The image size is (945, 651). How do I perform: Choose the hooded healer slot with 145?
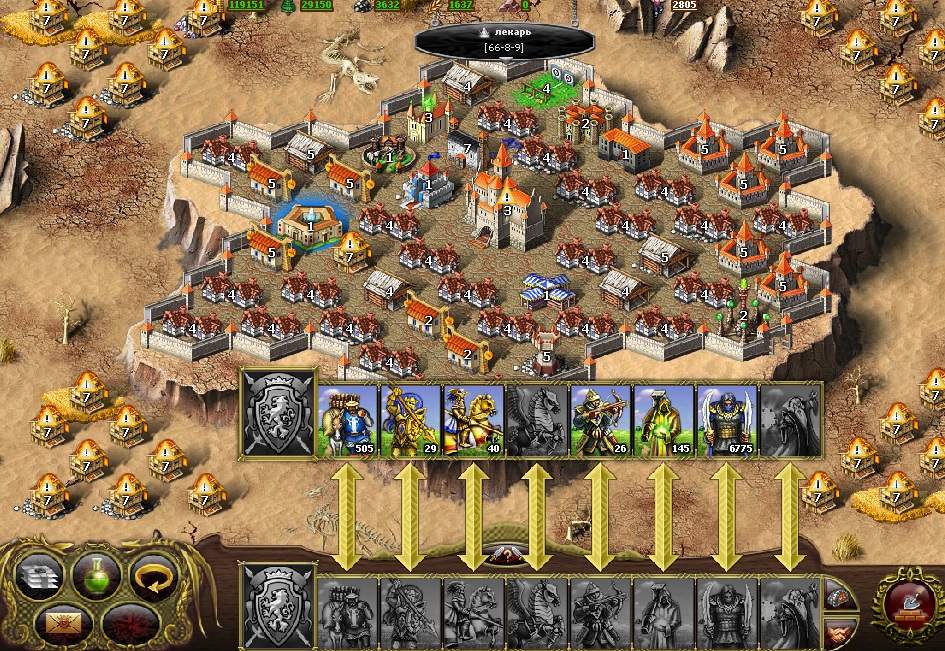663,421
